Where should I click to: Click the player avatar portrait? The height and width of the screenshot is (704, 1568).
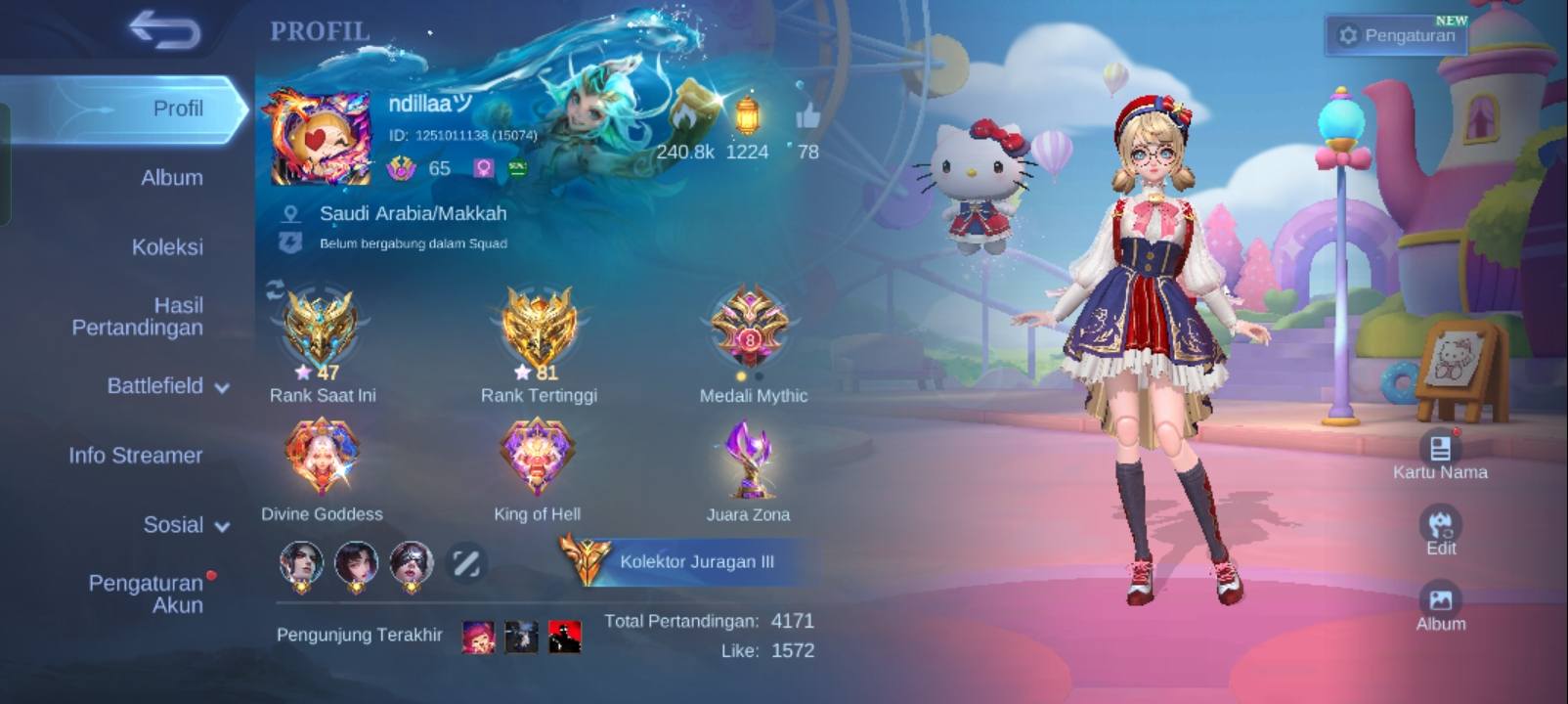(x=320, y=138)
